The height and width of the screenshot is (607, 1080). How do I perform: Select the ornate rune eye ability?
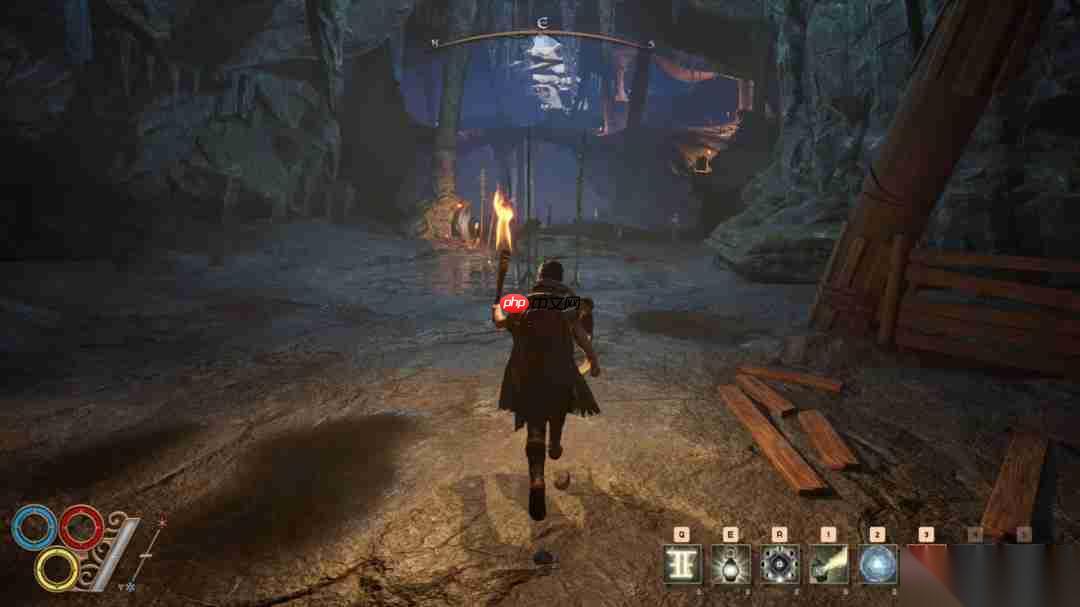tap(779, 565)
